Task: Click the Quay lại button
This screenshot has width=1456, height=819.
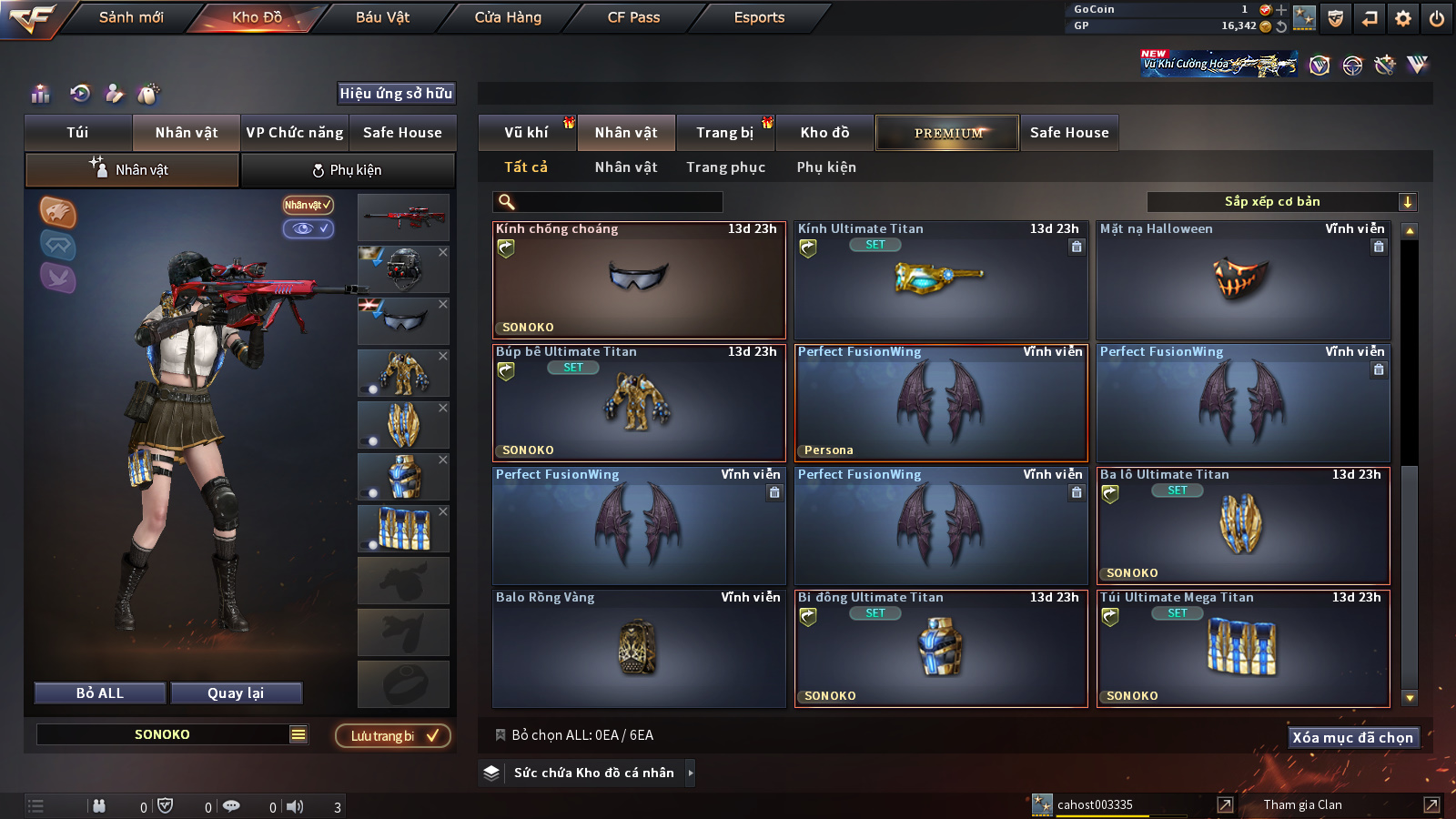Action: coord(236,693)
